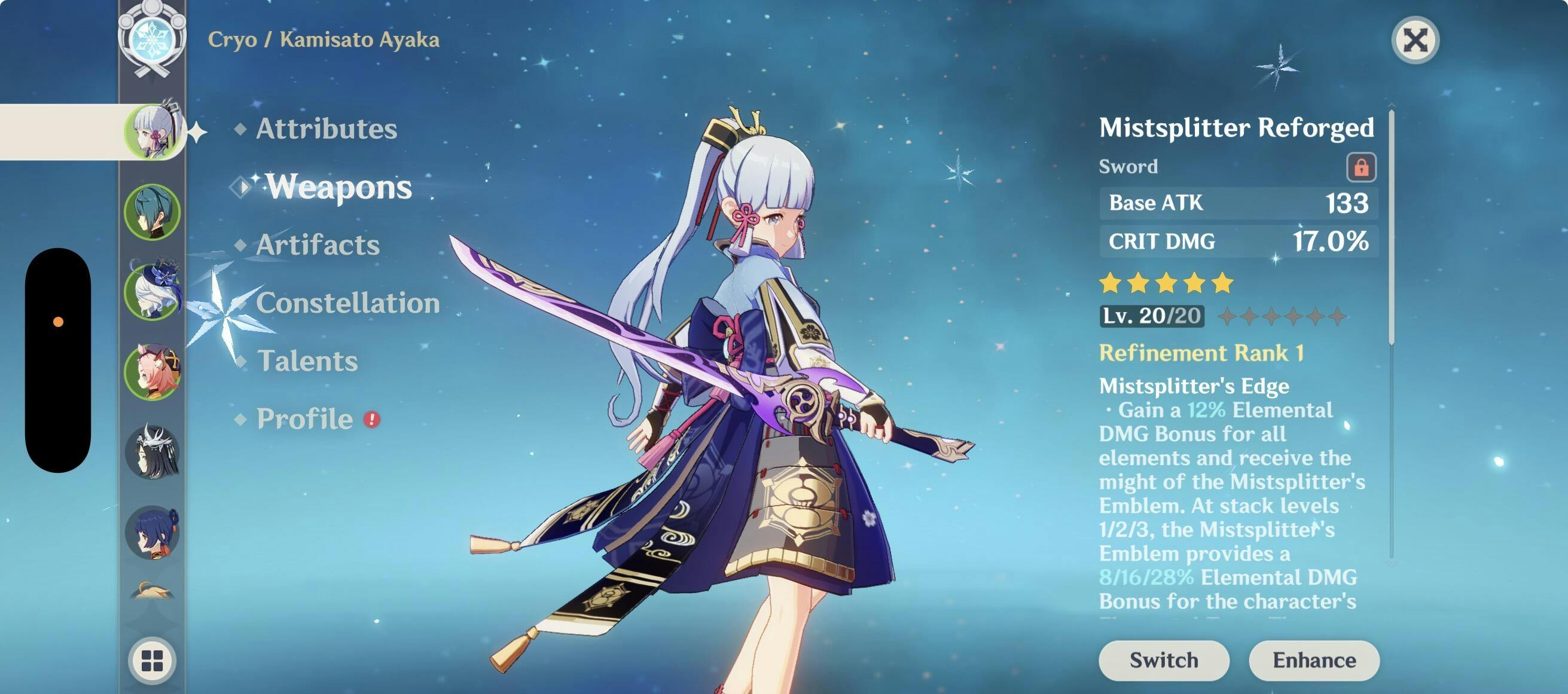Select the Weapons menu entry

pos(338,186)
